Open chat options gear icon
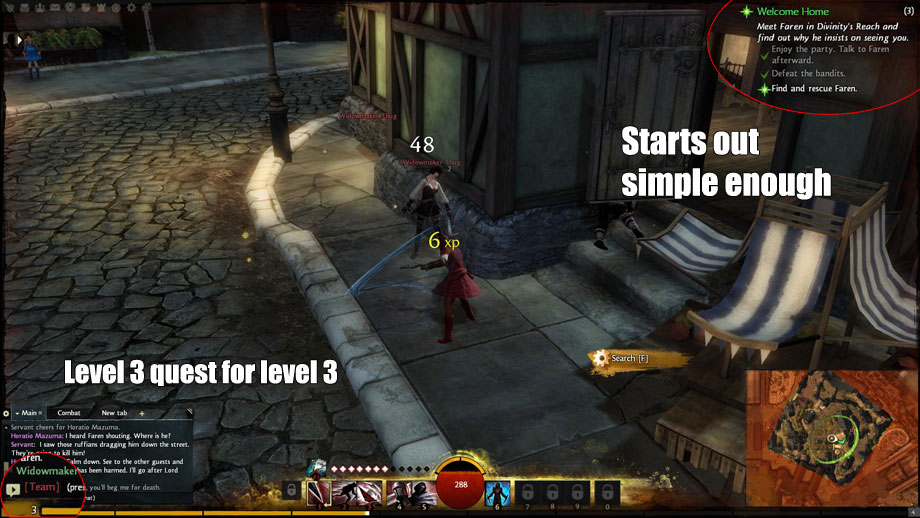Screen dimensions: 920x518 point(6,412)
